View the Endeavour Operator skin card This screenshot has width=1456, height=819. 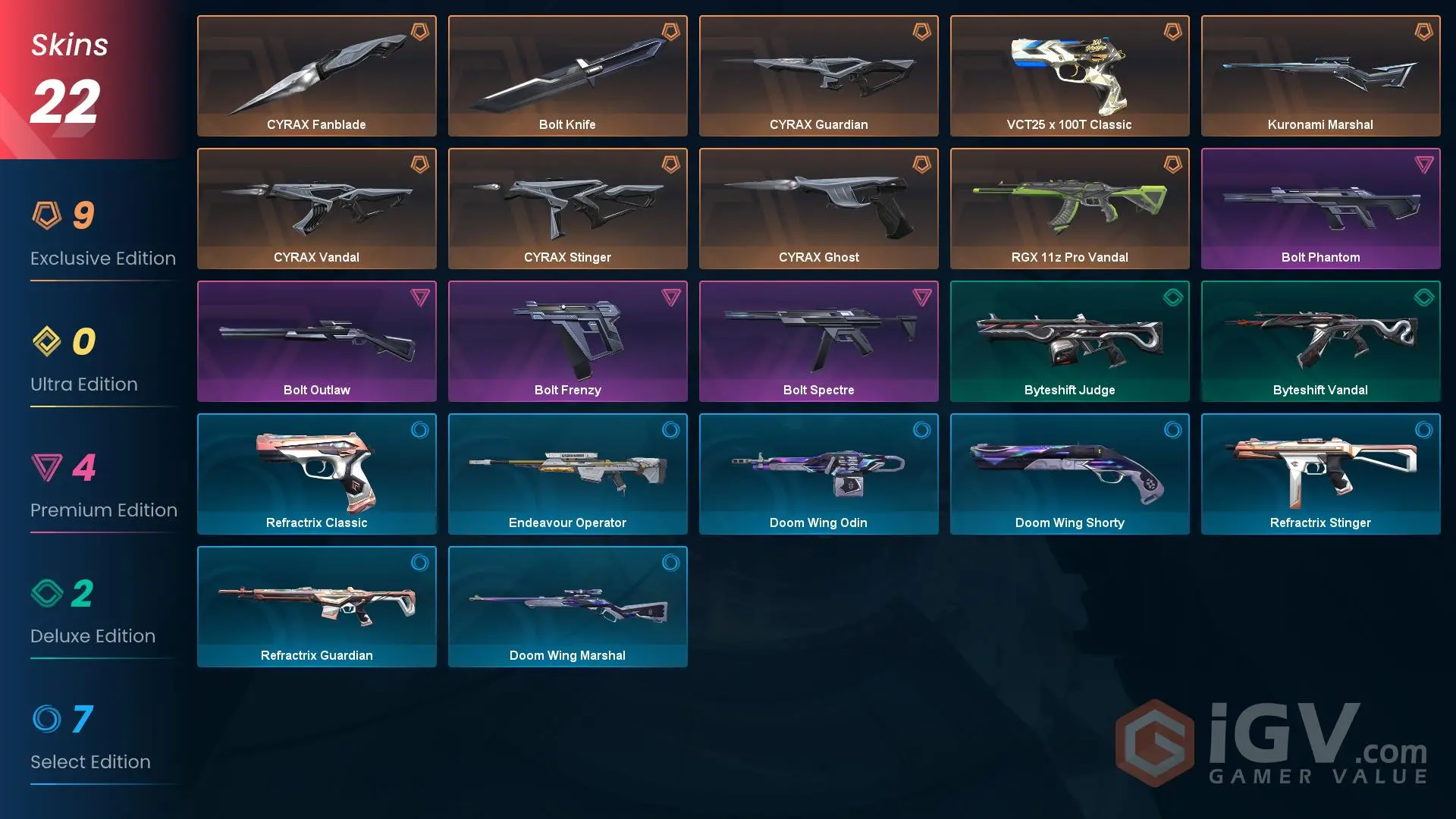tap(567, 474)
